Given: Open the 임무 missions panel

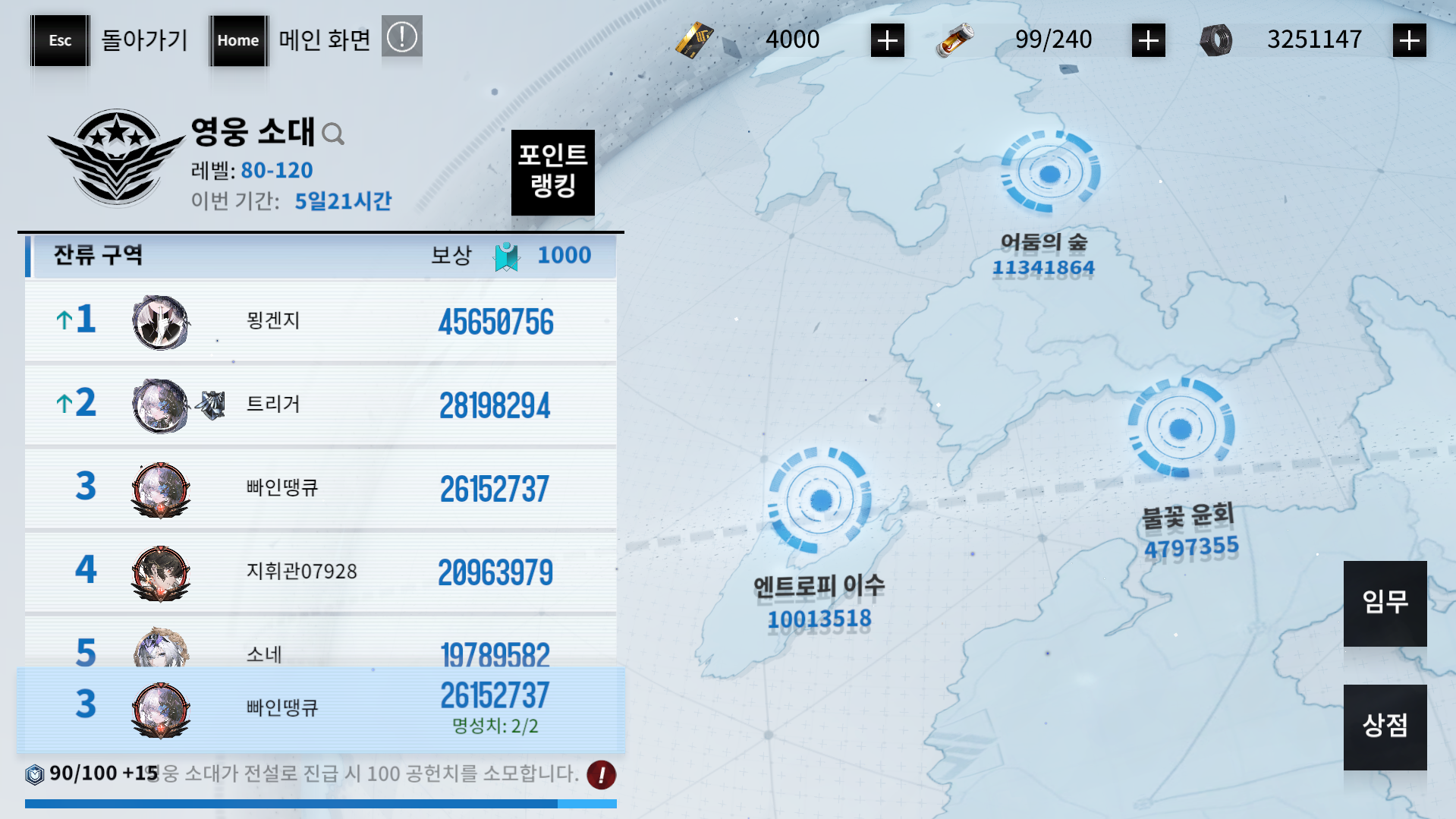Looking at the screenshot, I should coord(1385,603).
